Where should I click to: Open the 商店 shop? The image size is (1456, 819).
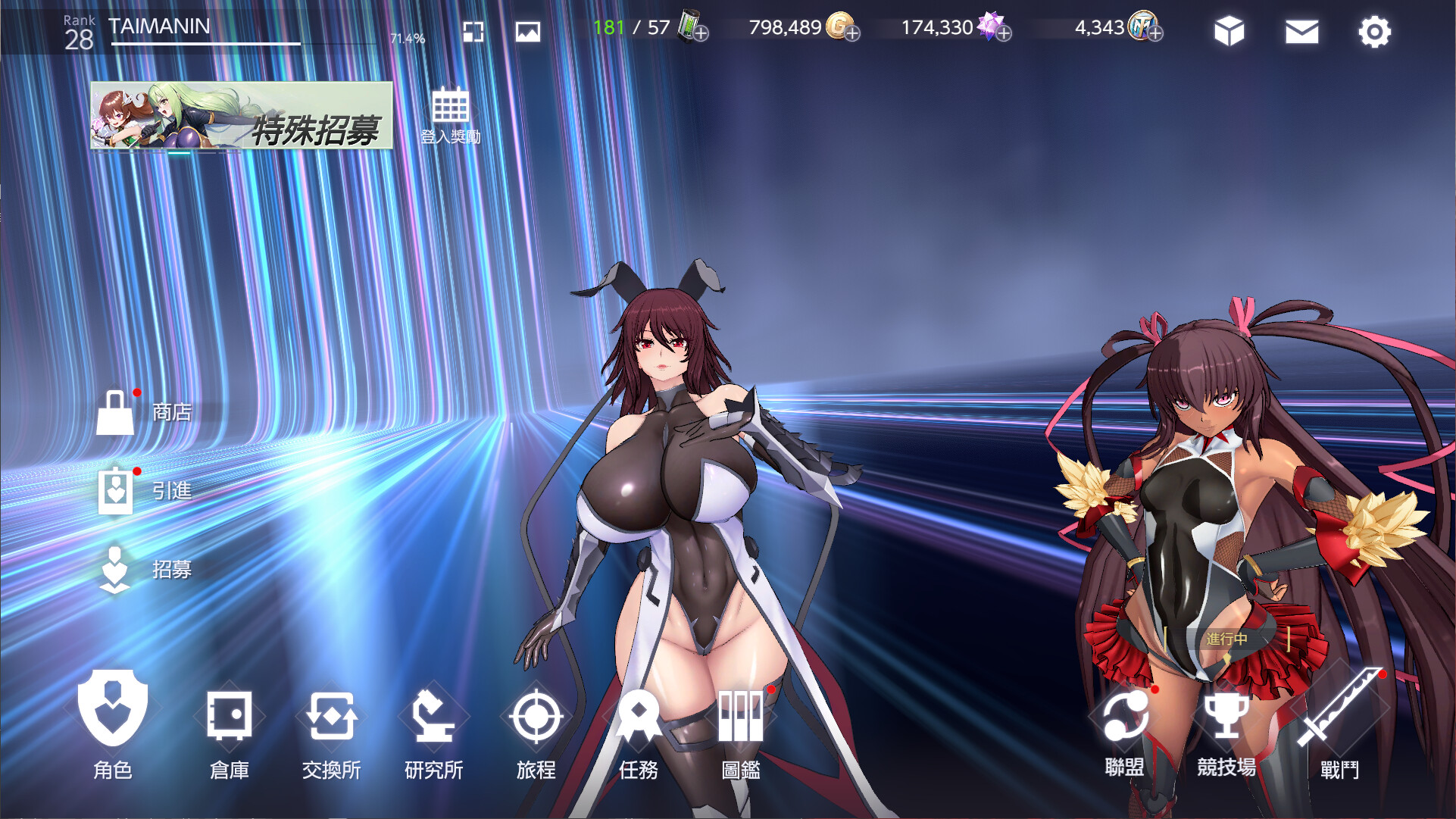pos(144,413)
